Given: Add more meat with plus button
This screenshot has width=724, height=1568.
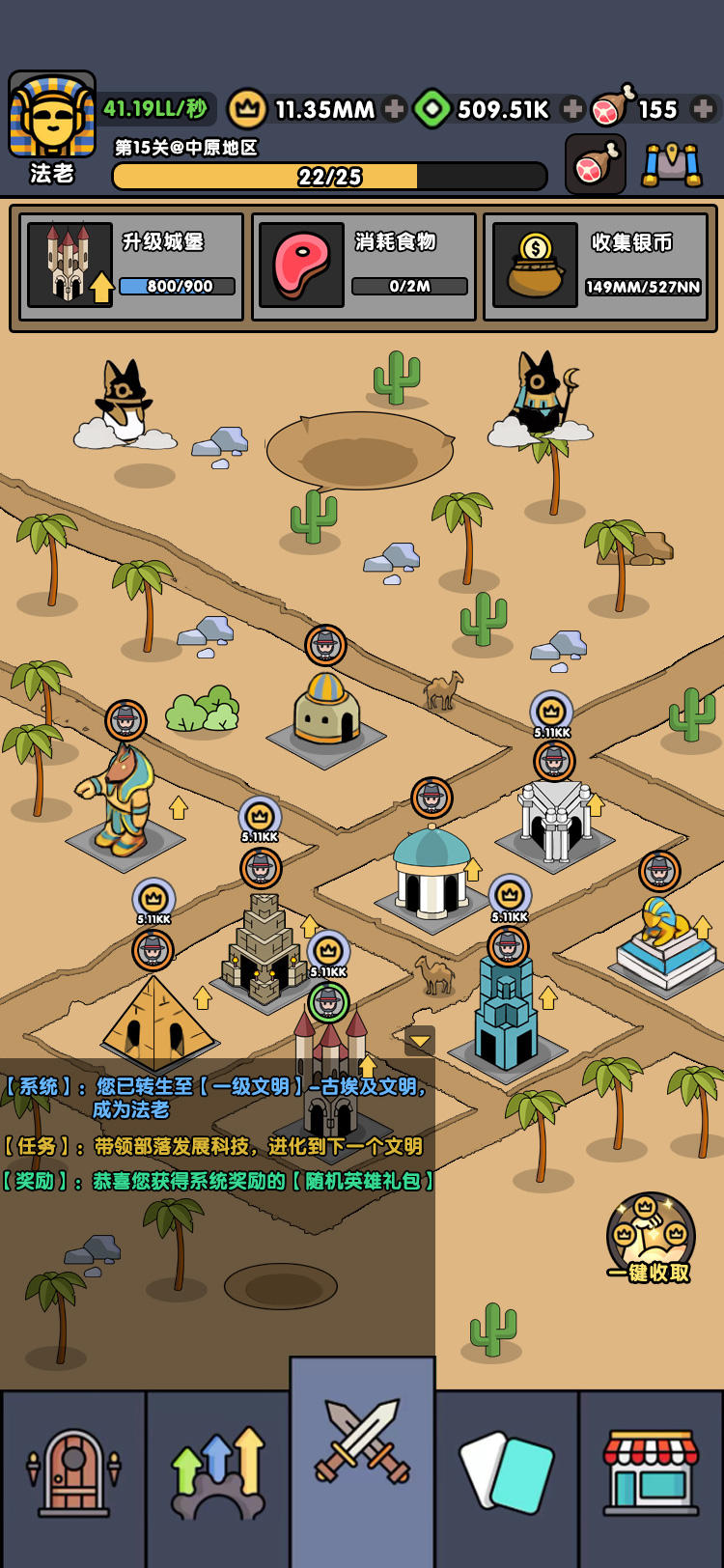Looking at the screenshot, I should pos(704,109).
